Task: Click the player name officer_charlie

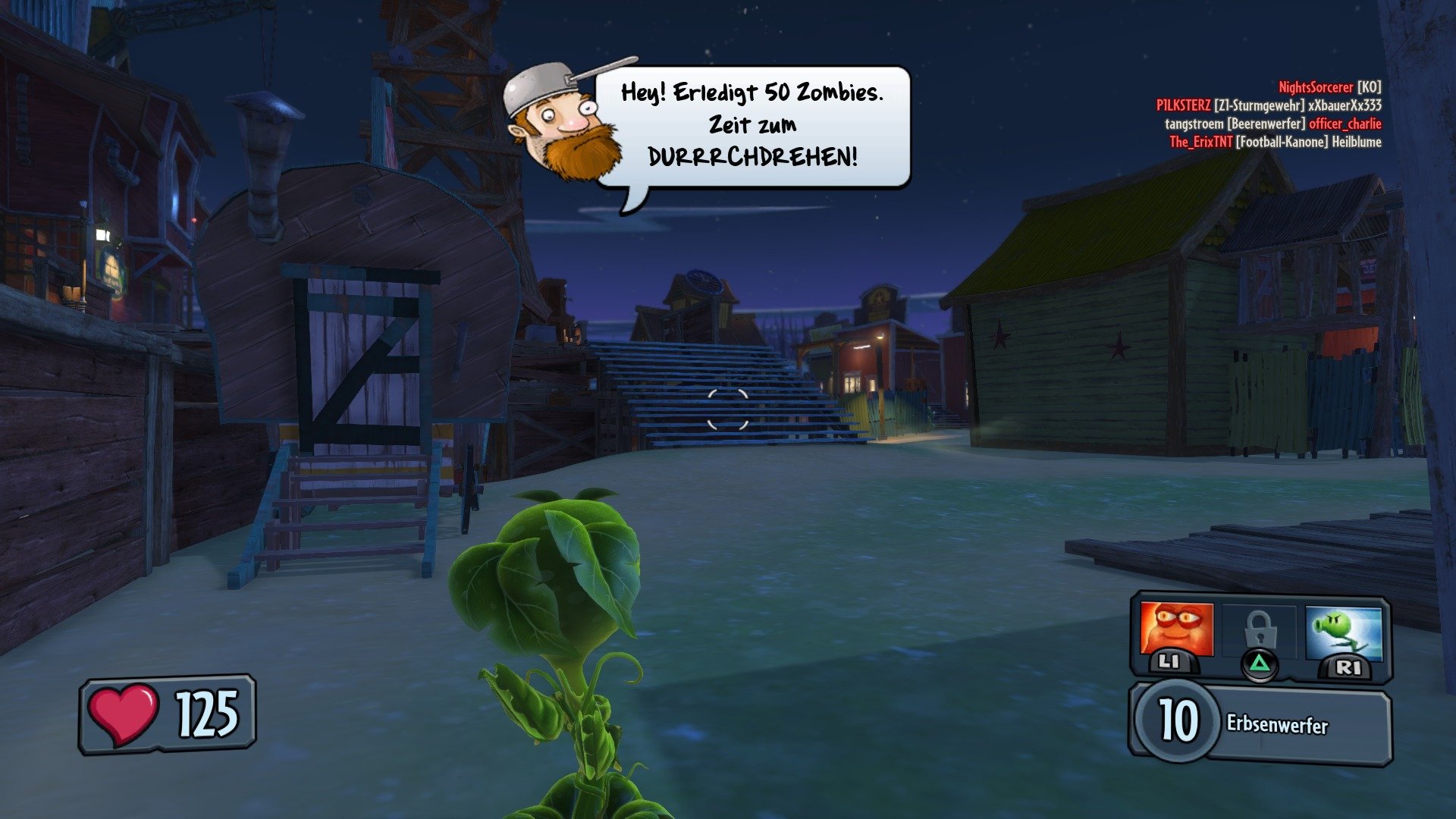Action: point(1346,123)
